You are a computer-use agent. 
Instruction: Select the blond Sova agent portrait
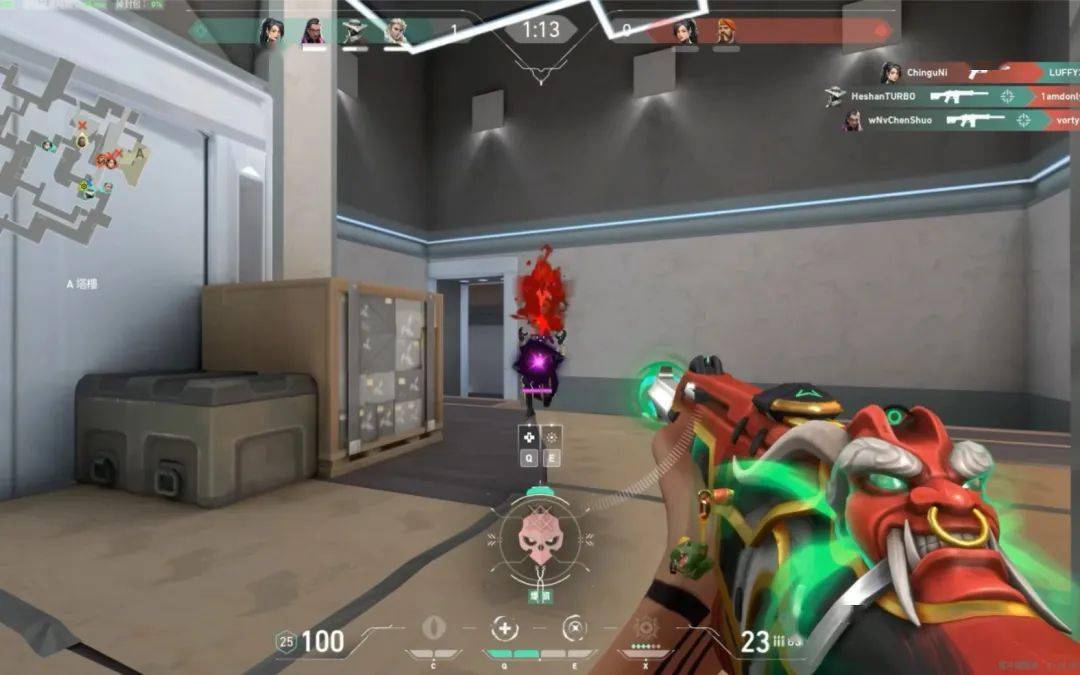[397, 32]
